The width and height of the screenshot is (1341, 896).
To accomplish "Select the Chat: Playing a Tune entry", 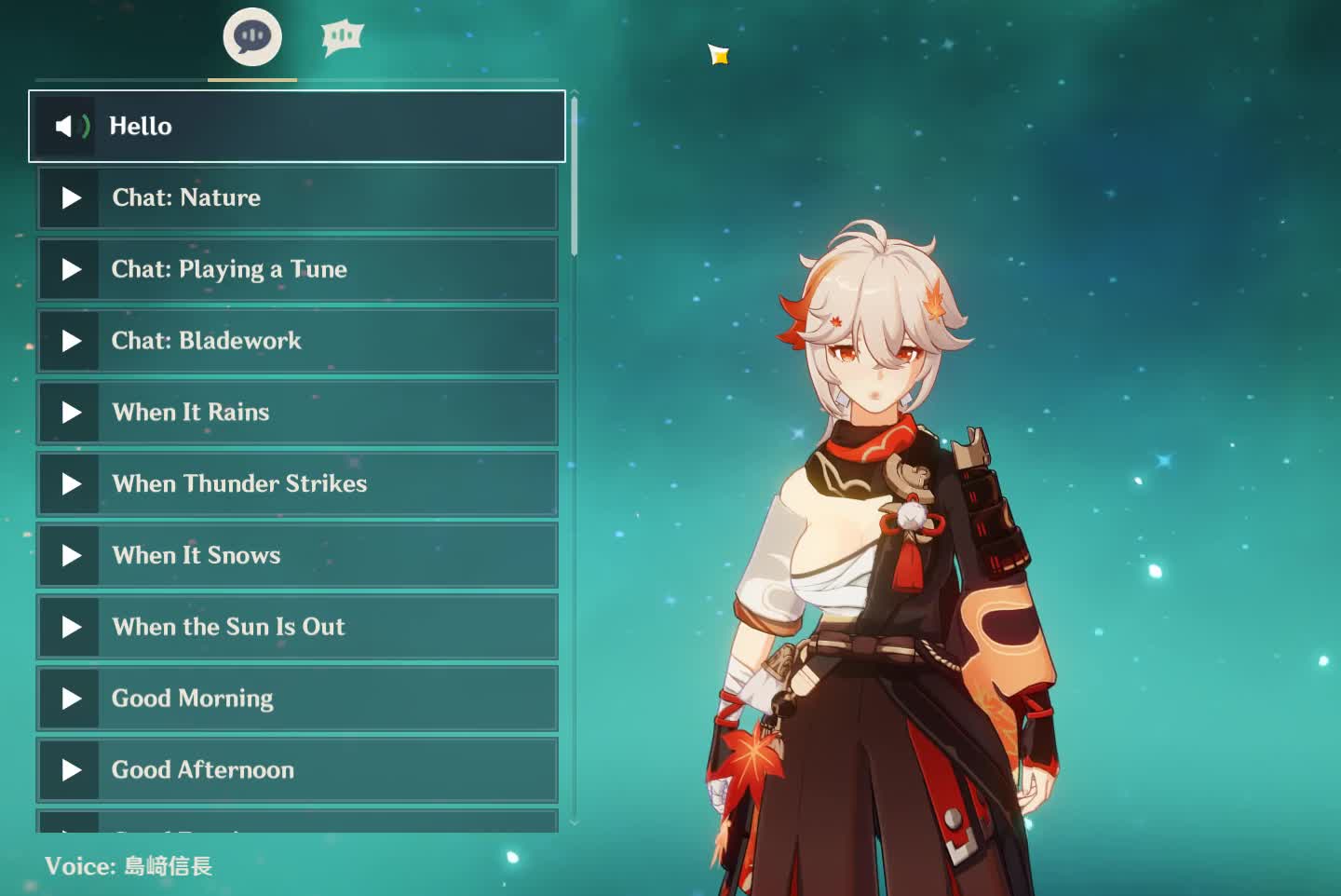I will [297, 269].
